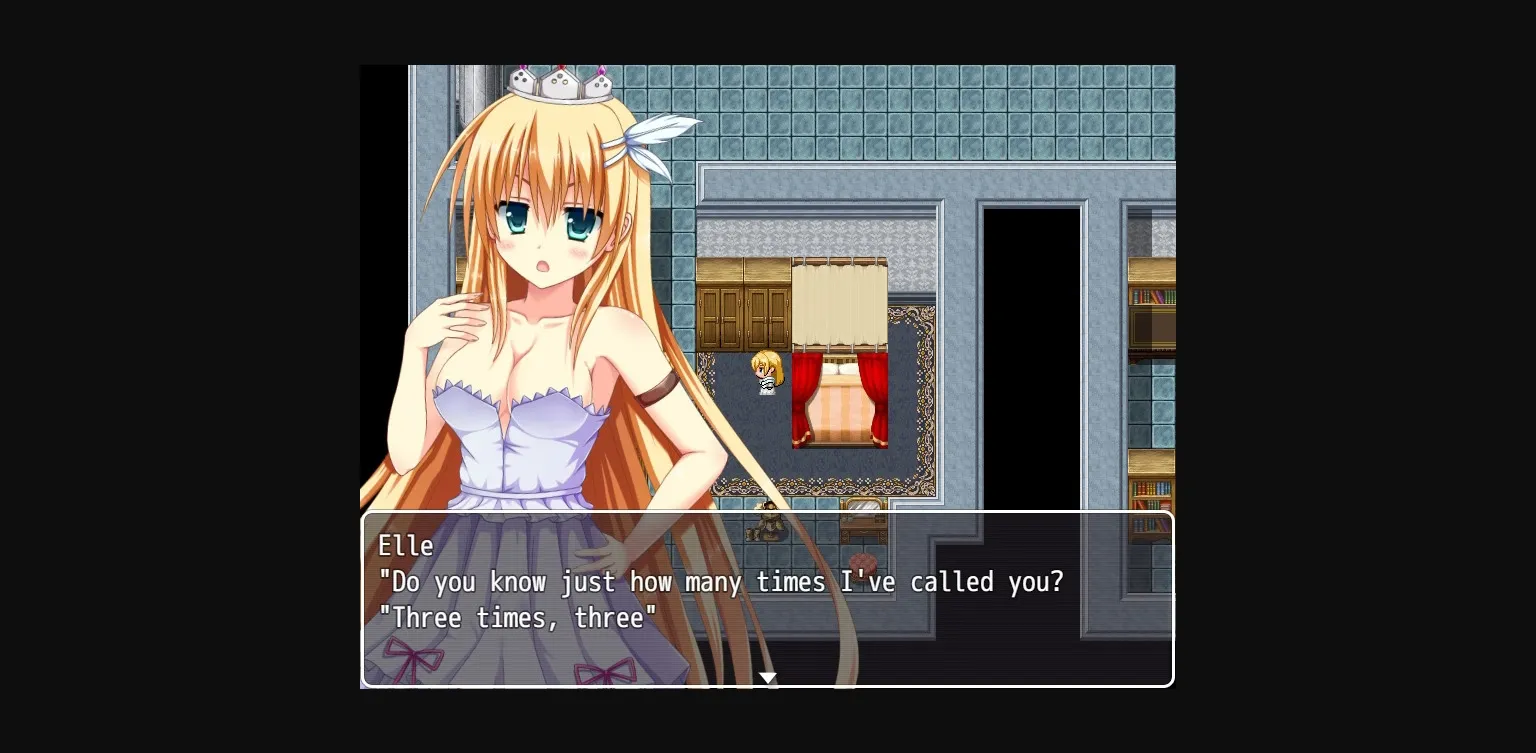
Task: Click the dialogue continue arrow
Action: (x=767, y=678)
